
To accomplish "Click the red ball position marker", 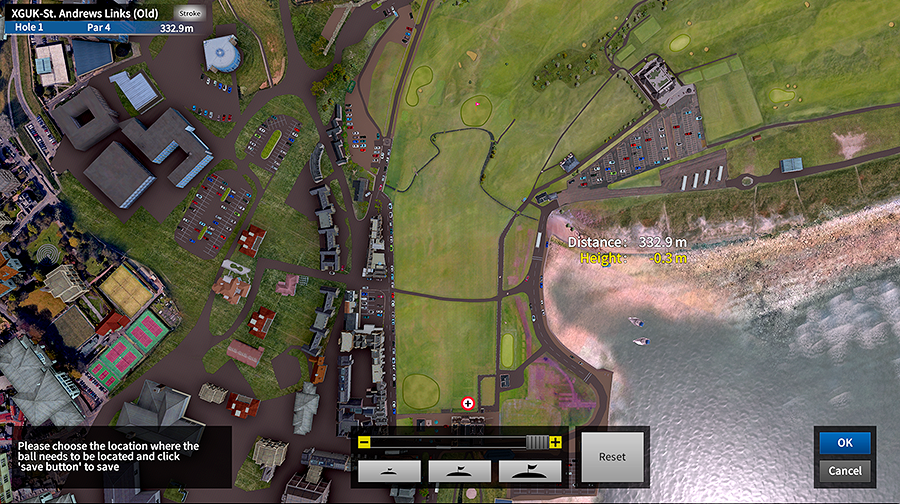I will click(x=468, y=403).
